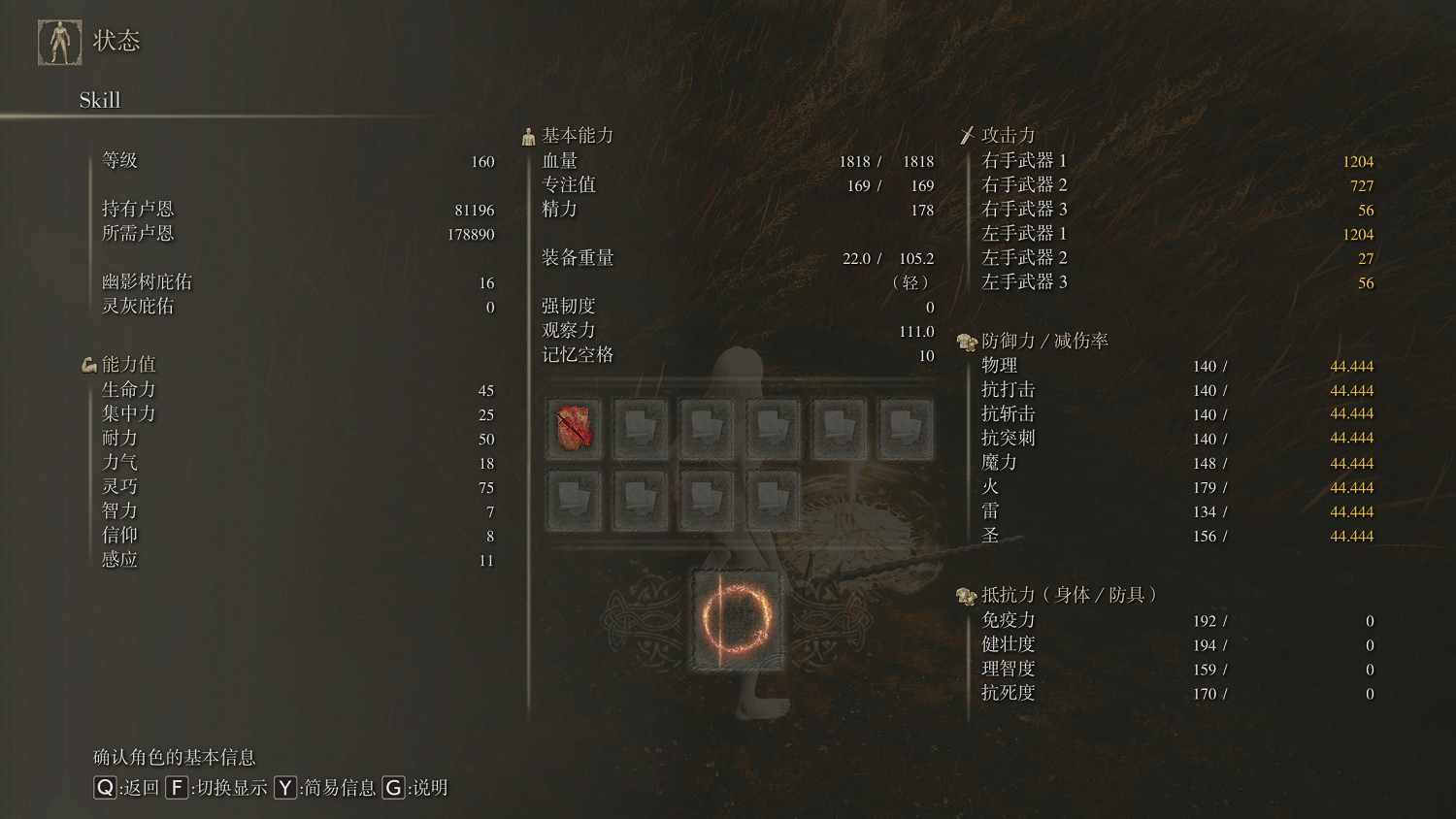Select the 抵抗力 gear-set icon
Image resolution: width=1456 pixels, height=819 pixels.
click(x=967, y=595)
